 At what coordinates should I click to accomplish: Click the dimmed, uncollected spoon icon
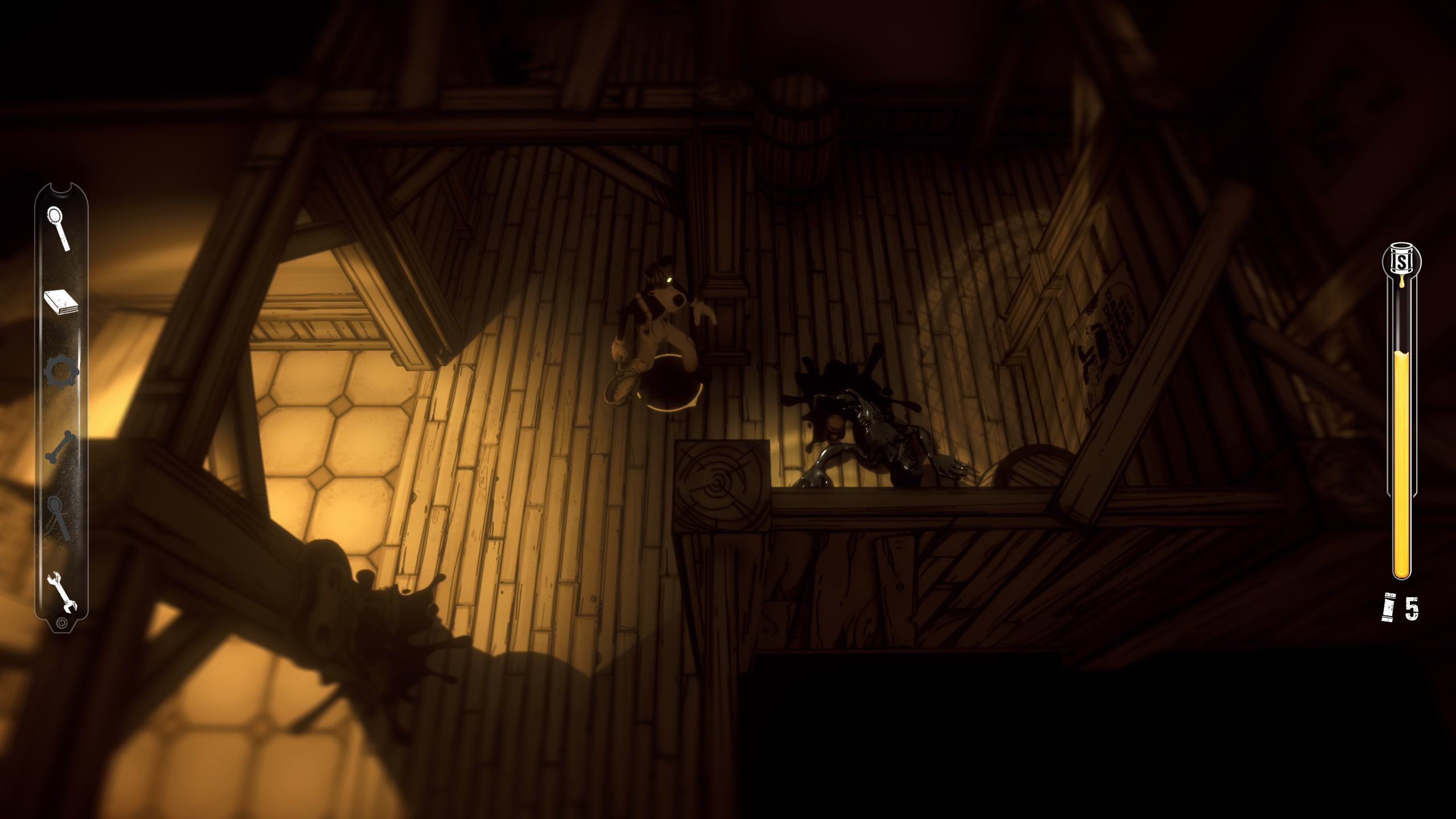point(60,518)
